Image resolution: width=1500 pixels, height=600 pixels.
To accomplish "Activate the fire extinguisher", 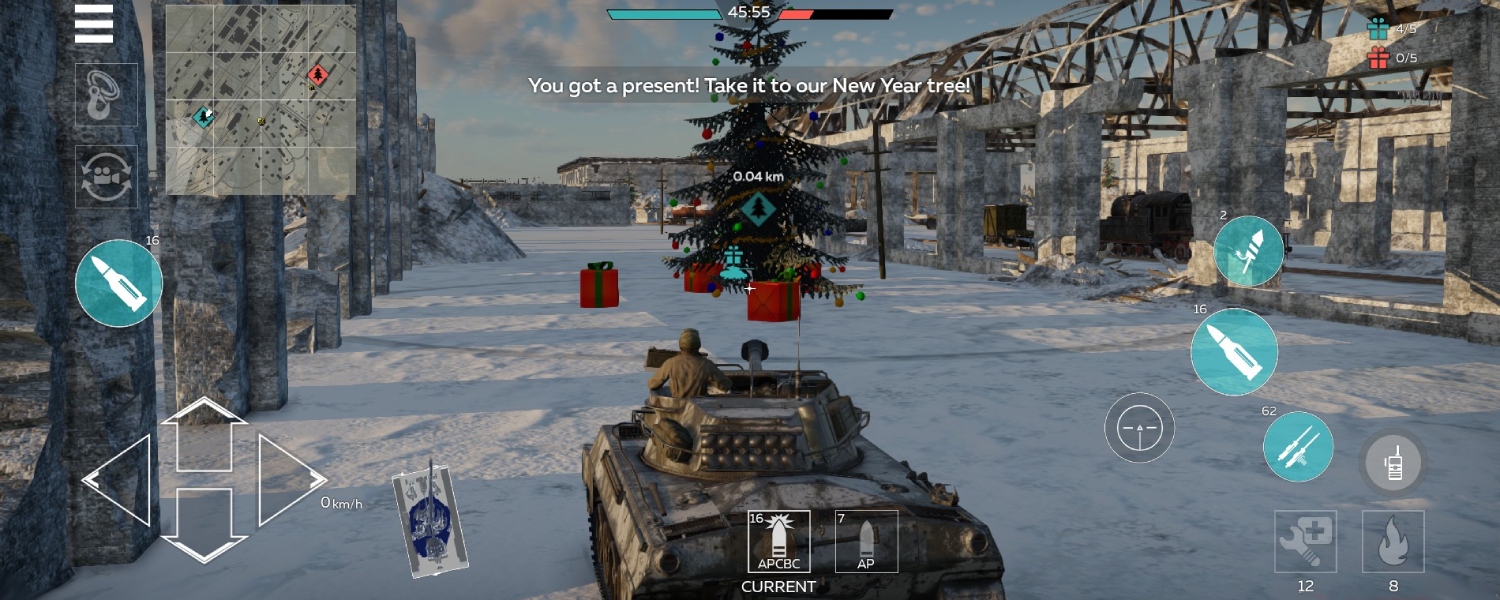I will pyautogui.click(x=1393, y=541).
